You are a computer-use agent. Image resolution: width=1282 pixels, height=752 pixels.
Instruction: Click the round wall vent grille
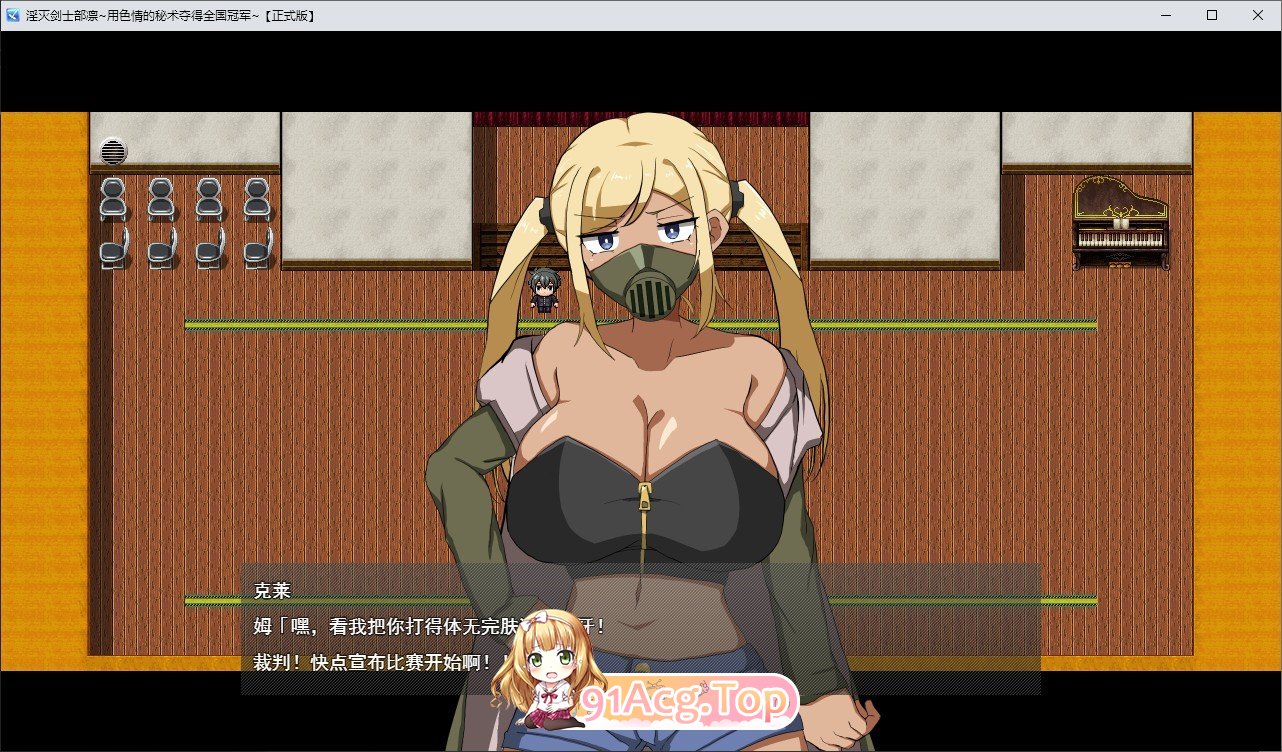tap(112, 152)
